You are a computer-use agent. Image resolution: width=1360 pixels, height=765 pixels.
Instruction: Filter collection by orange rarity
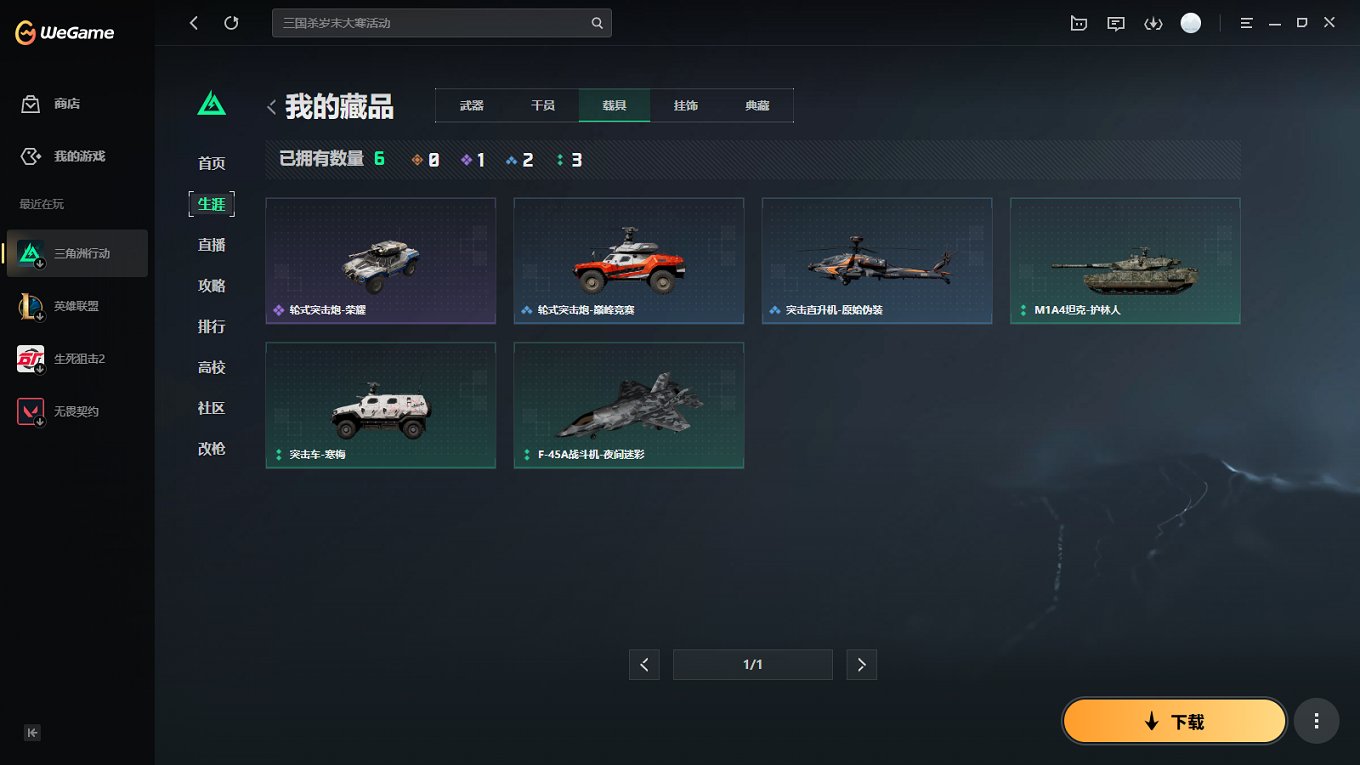tap(424, 158)
